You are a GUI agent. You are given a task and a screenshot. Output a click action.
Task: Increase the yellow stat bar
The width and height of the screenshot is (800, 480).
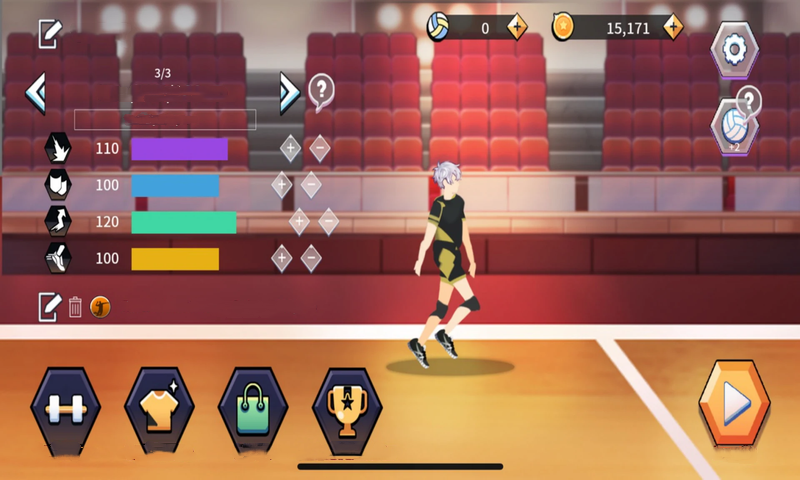tap(281, 258)
